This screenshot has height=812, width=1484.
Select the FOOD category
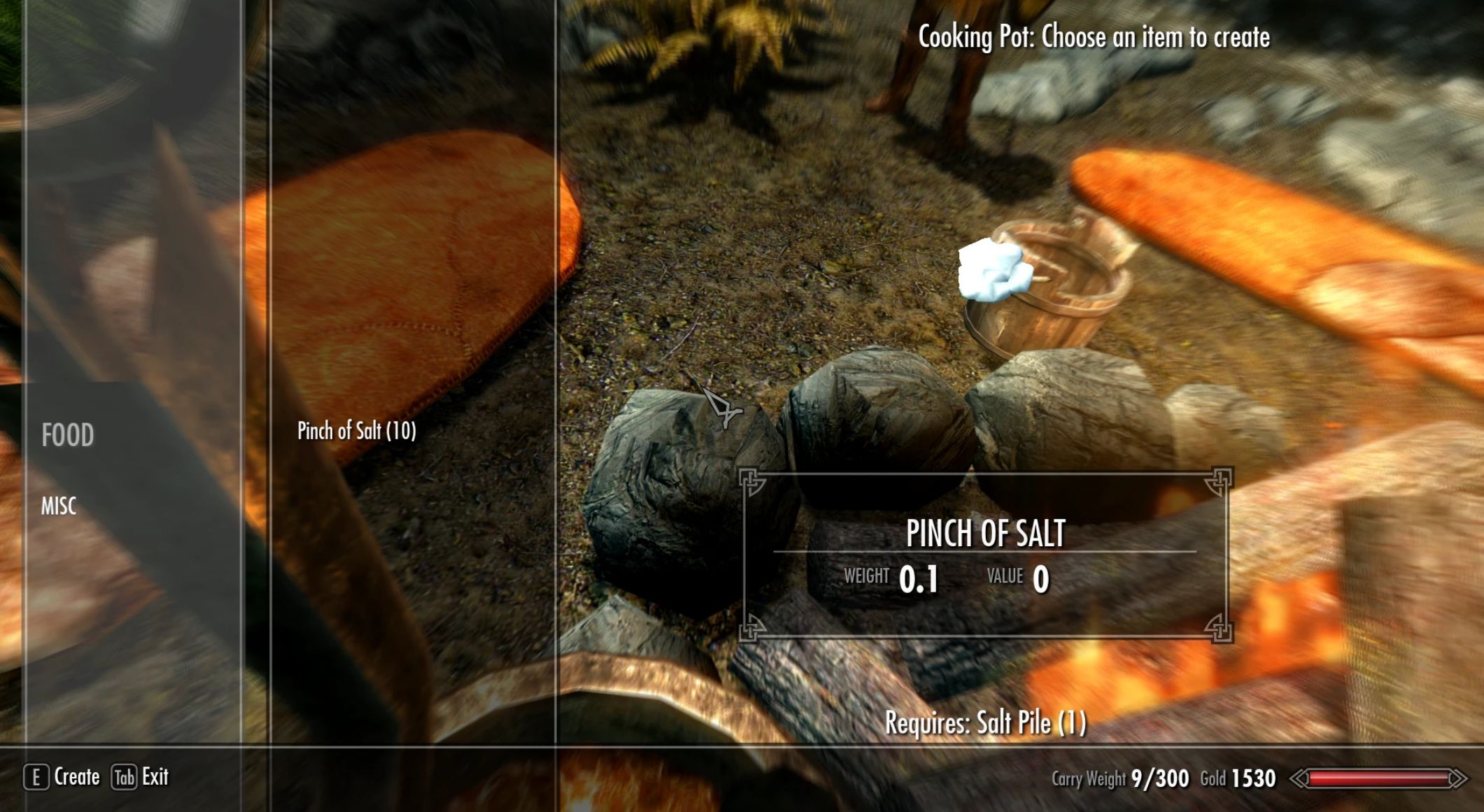tap(68, 435)
